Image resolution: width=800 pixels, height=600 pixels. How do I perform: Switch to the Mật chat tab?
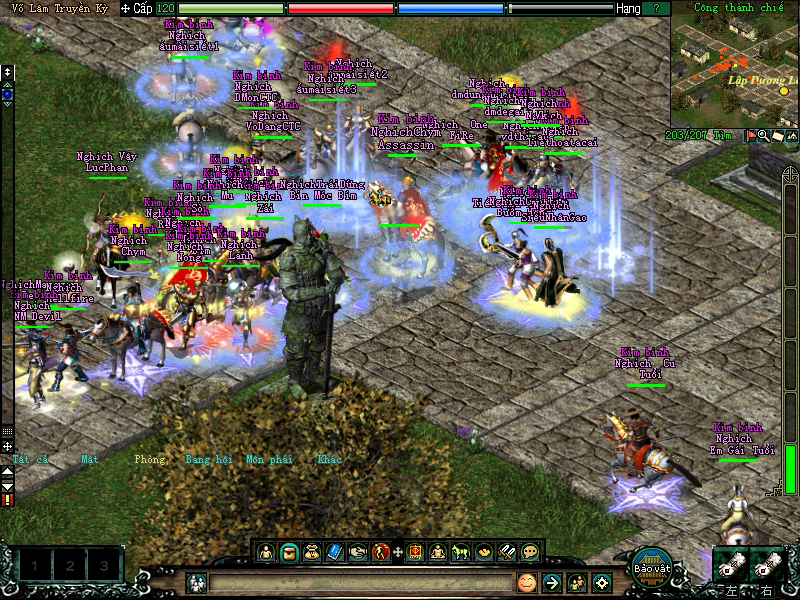91,460
